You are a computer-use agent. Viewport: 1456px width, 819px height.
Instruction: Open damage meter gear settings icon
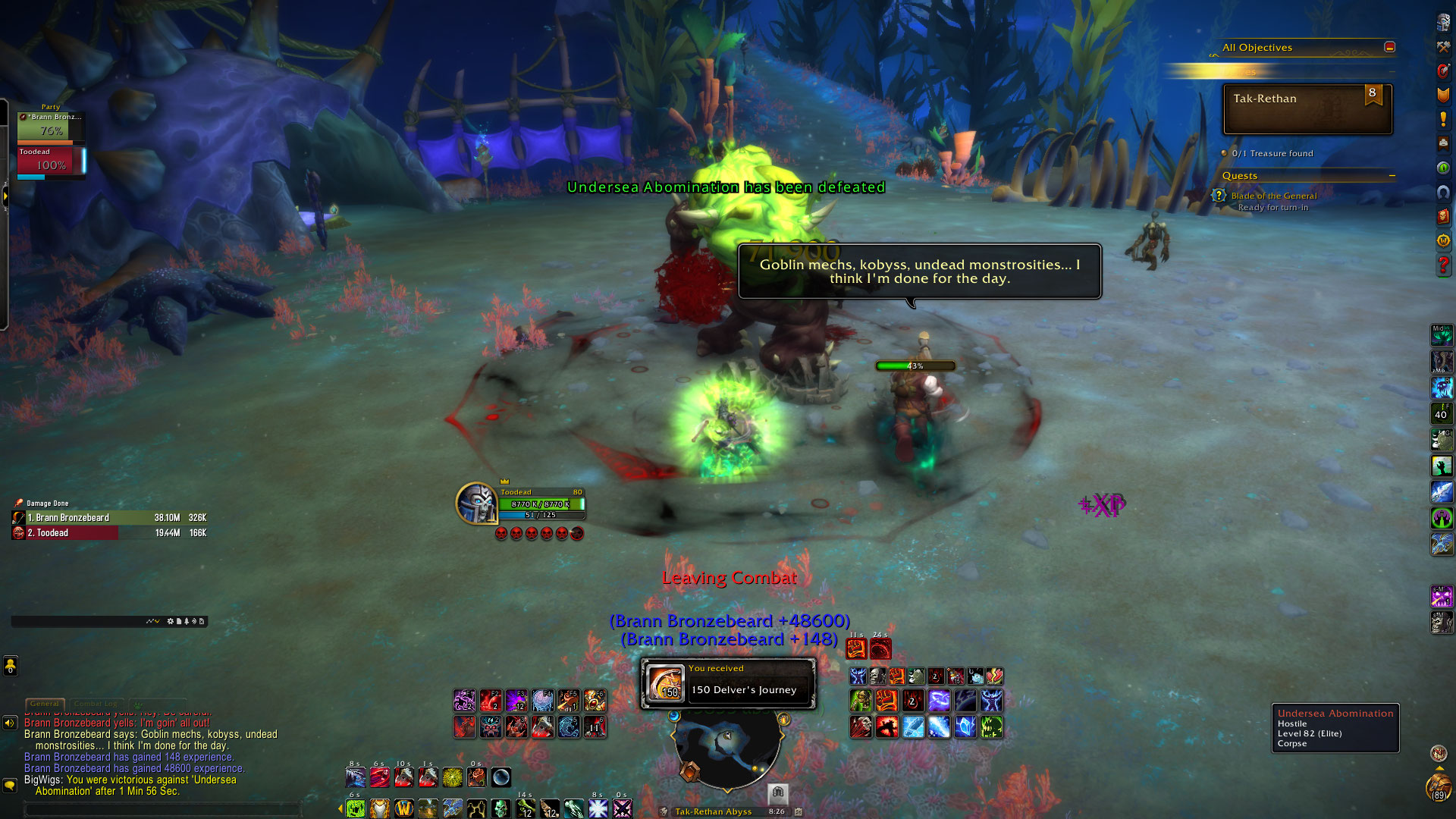pos(170,621)
